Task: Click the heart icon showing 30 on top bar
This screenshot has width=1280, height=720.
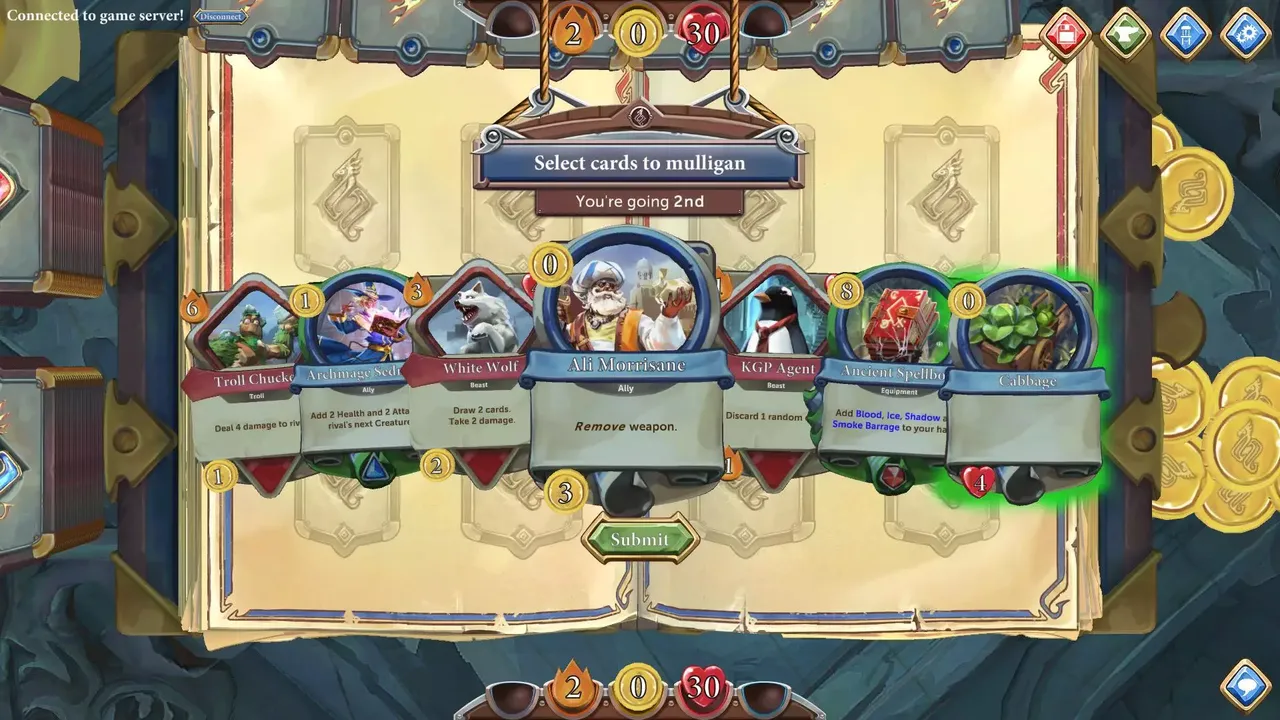Action: tap(703, 32)
